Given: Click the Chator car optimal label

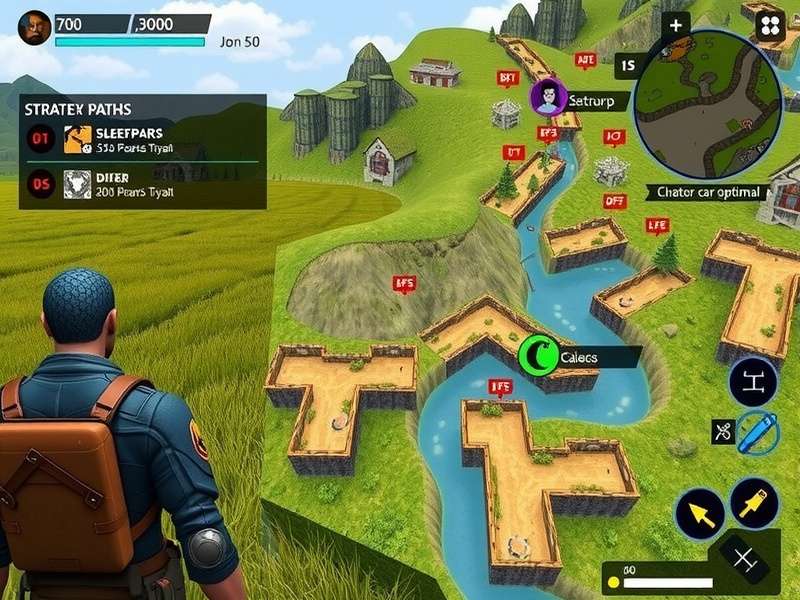Looking at the screenshot, I should [707, 192].
